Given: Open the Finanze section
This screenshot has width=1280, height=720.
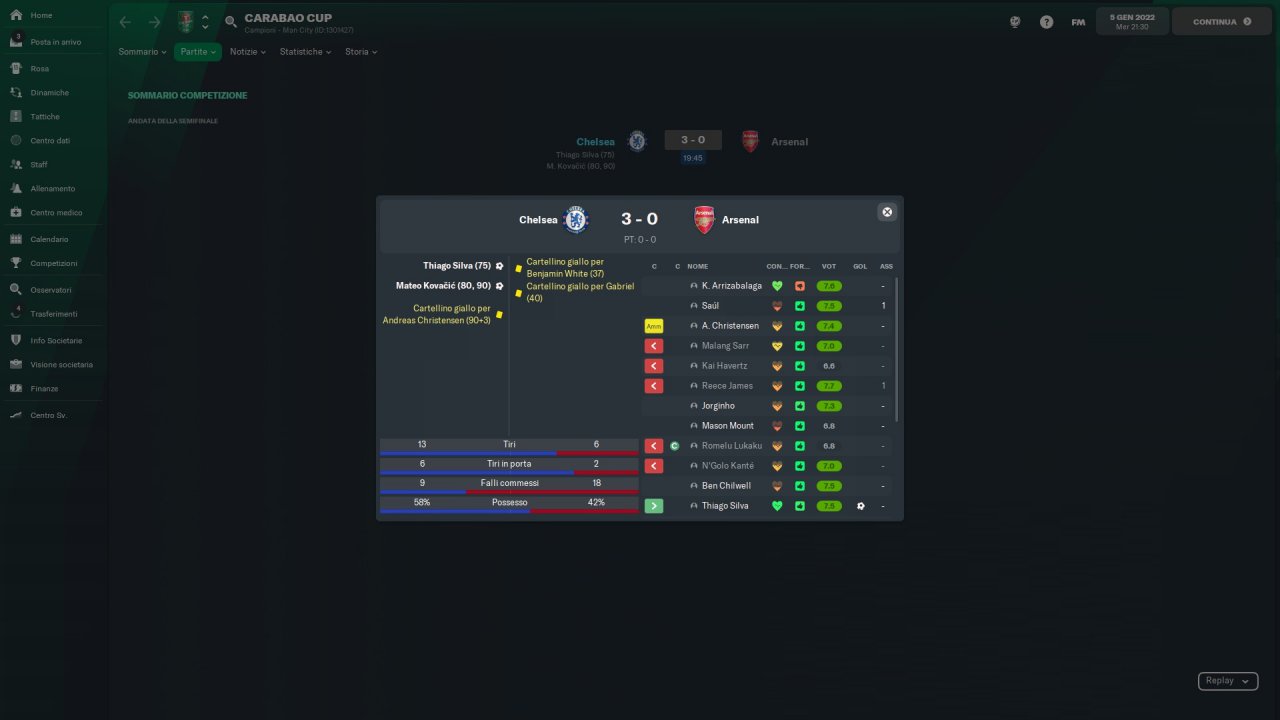Looking at the screenshot, I should pyautogui.click(x=44, y=389).
